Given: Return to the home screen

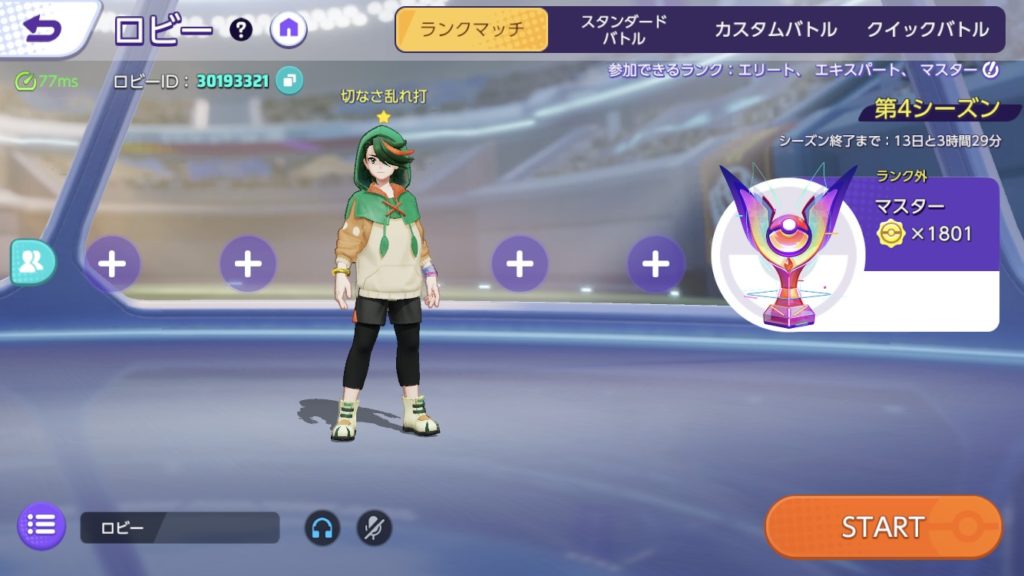Looking at the screenshot, I should coord(289,29).
